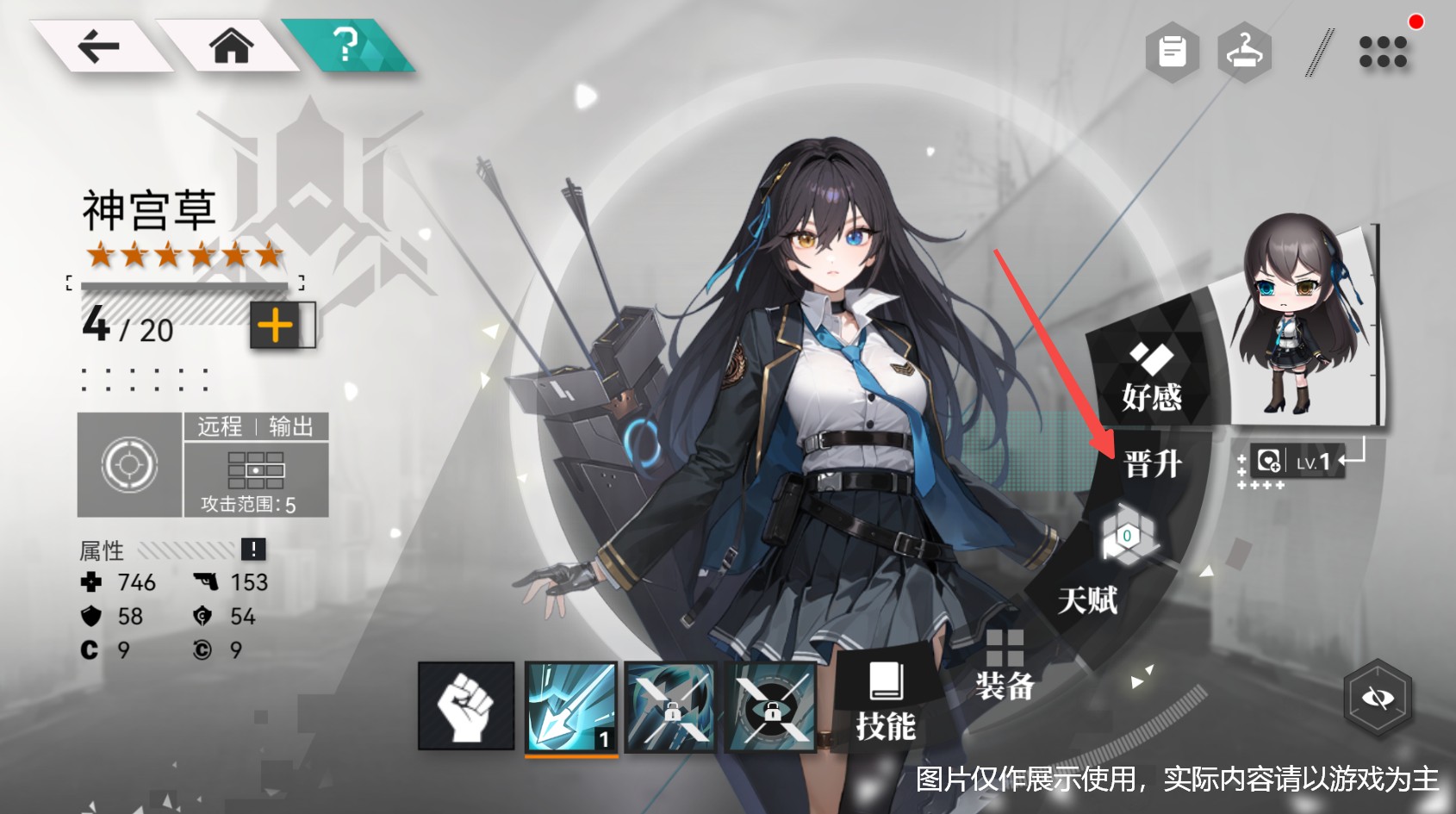Open the clipboard/notes icon at top right
The height and width of the screenshot is (814, 1456).
pos(1171,50)
